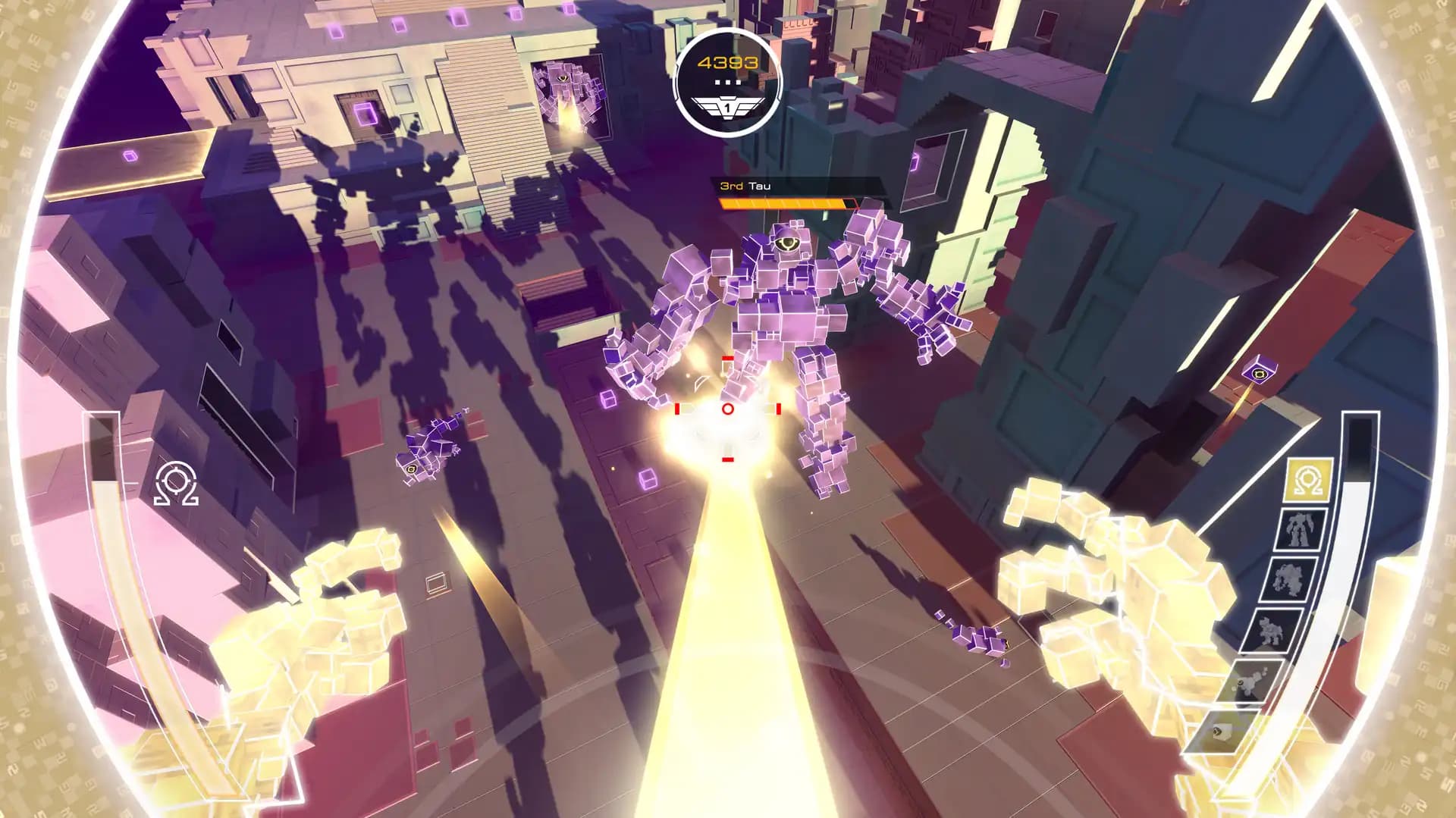Click the red targeting reticle at center
The width and height of the screenshot is (1456, 818).
pos(726,410)
